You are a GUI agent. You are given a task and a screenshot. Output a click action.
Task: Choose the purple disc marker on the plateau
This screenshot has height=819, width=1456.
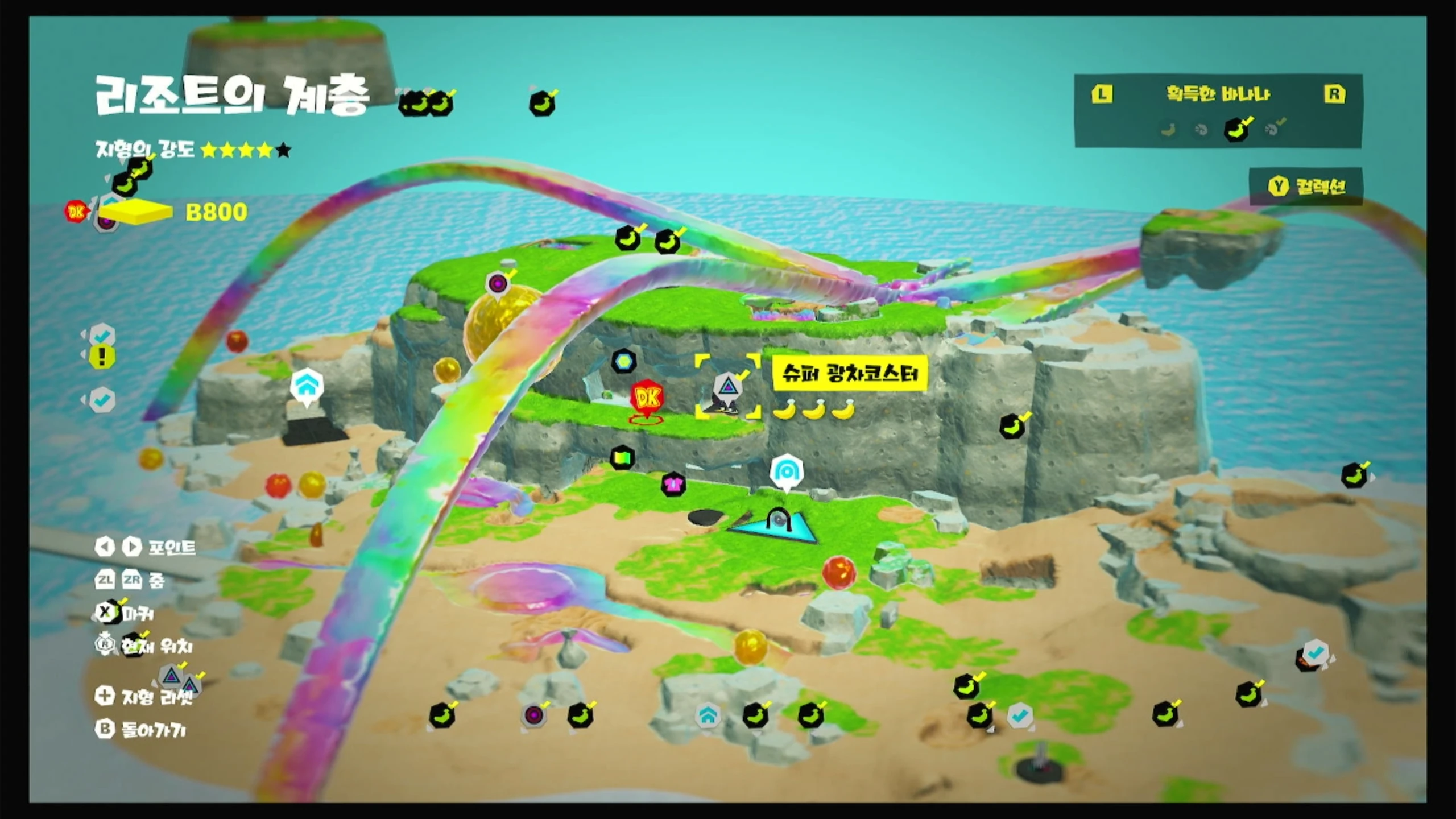click(x=498, y=283)
